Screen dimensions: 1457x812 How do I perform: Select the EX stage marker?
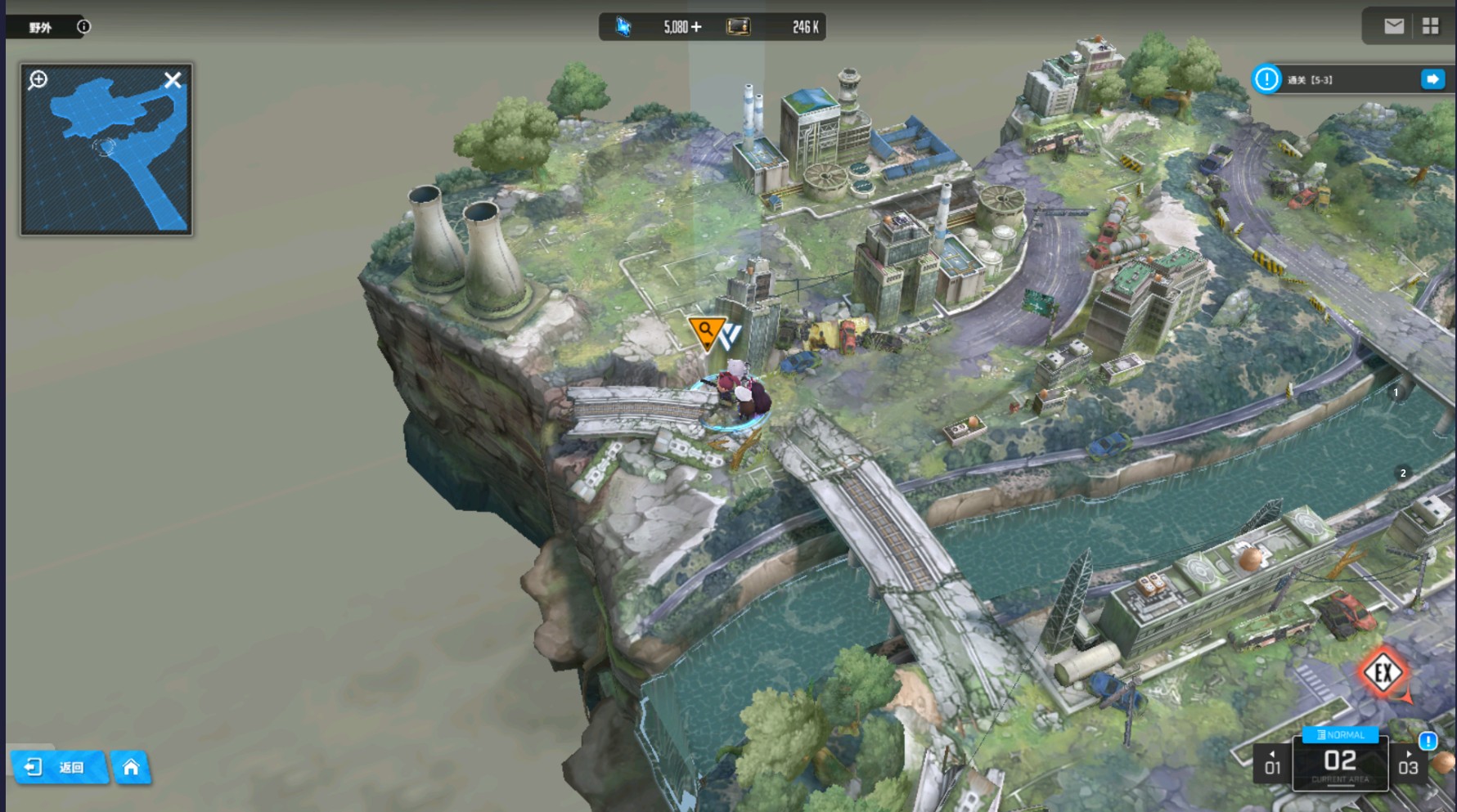pos(1383,673)
